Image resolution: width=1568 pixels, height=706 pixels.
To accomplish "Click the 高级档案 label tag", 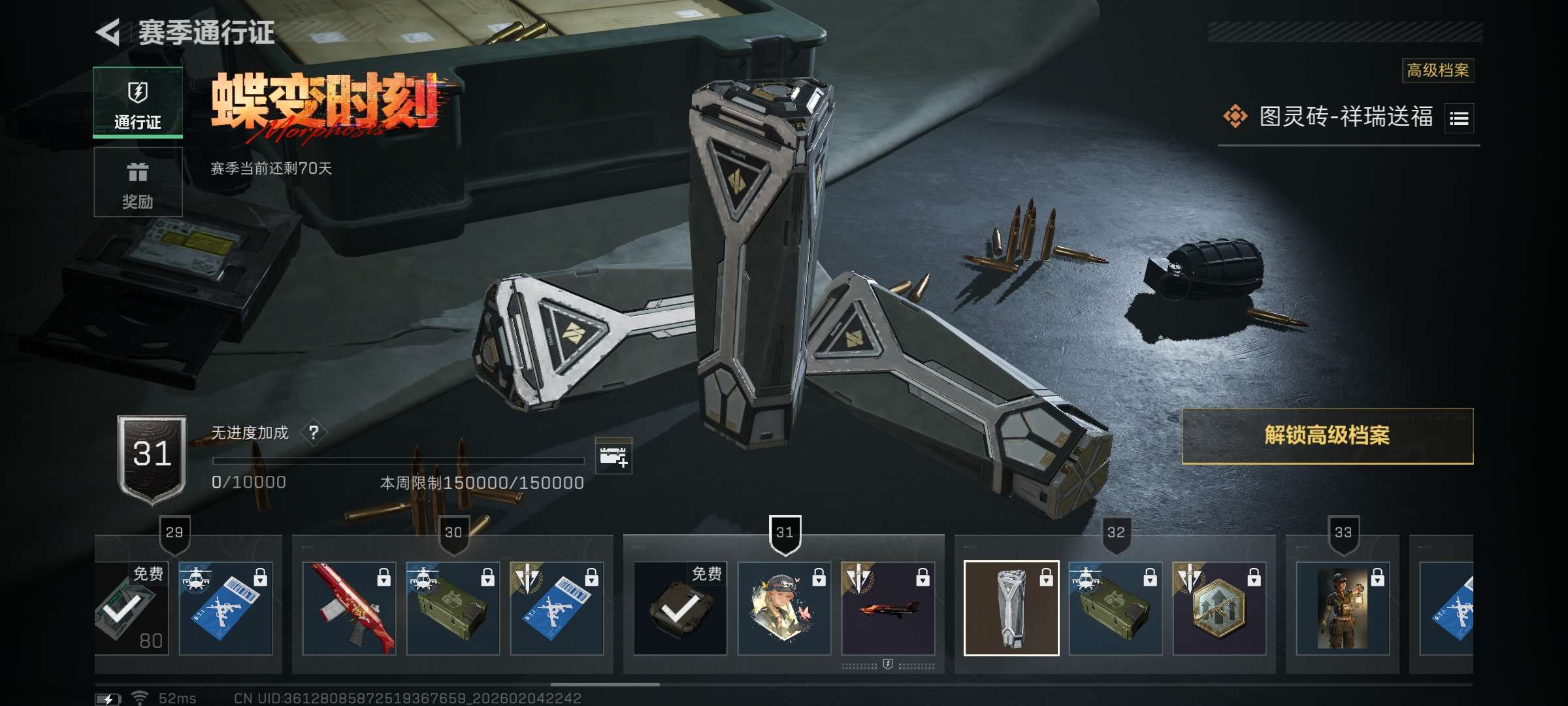I will (1437, 71).
